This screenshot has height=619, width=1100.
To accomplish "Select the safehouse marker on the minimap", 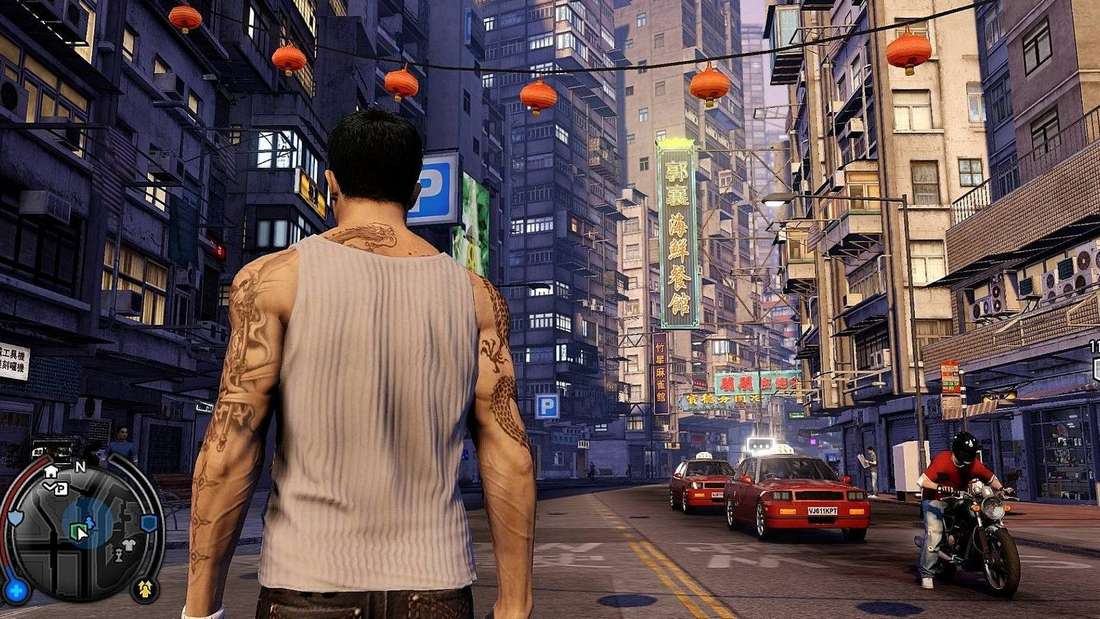I will click(x=51, y=471).
